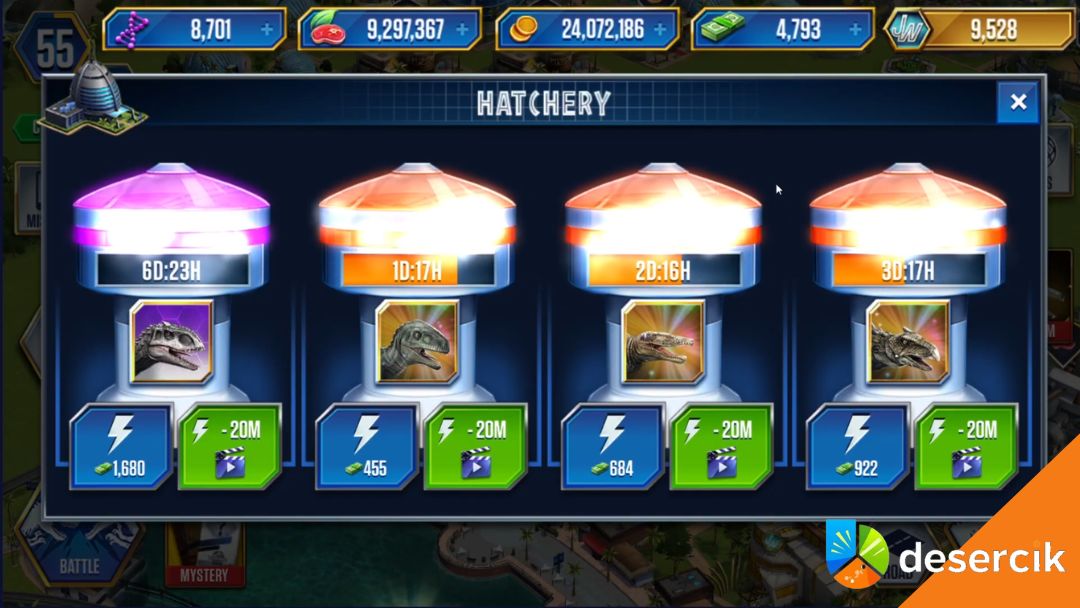Speed up hatch for 684 bucks
This screenshot has width=1080, height=608.
coord(612,446)
